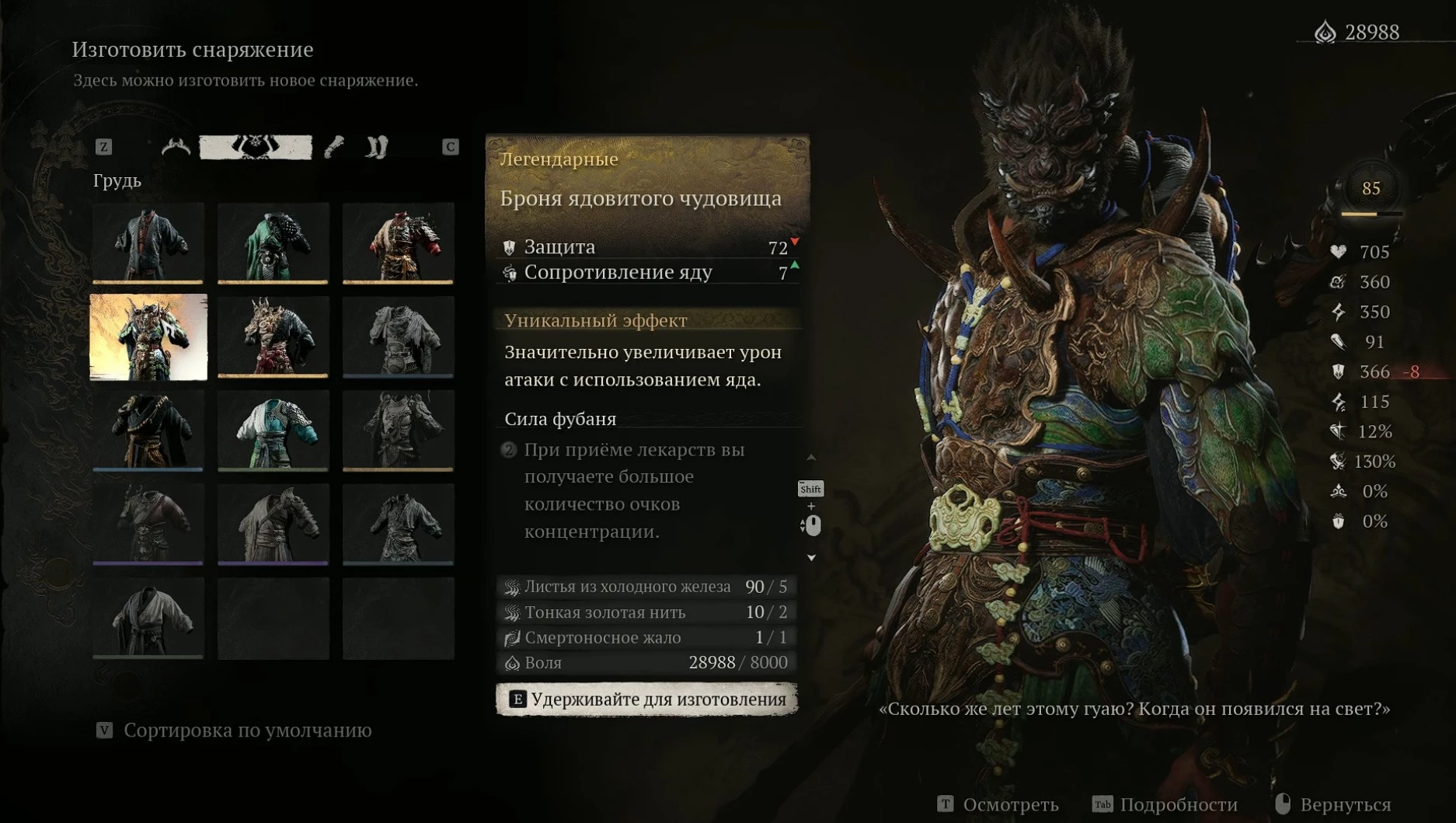1456x823 pixels.
Task: Choose the horned armor with red sash
Action: [x=273, y=337]
